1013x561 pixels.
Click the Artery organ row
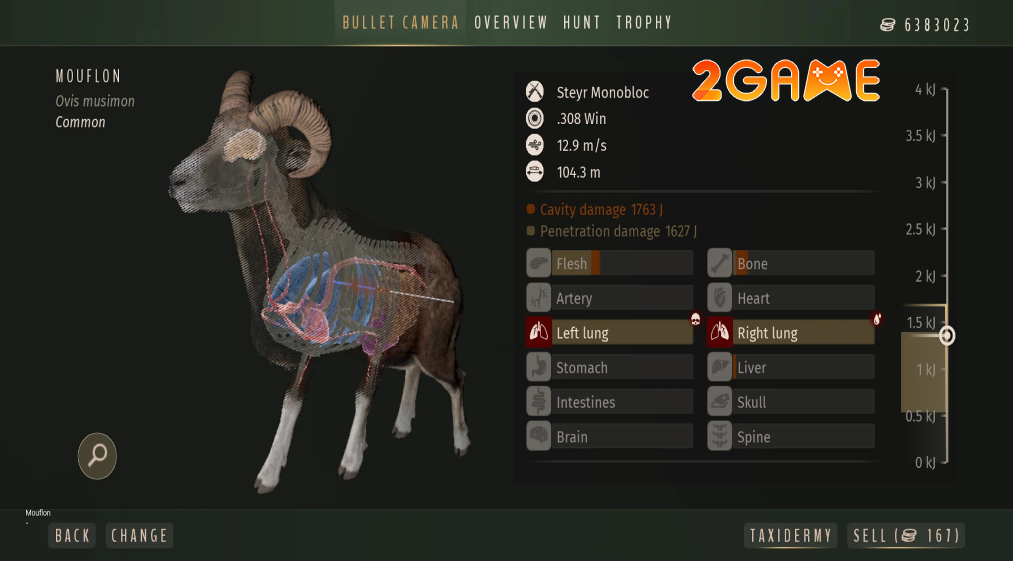pyautogui.click(x=609, y=298)
